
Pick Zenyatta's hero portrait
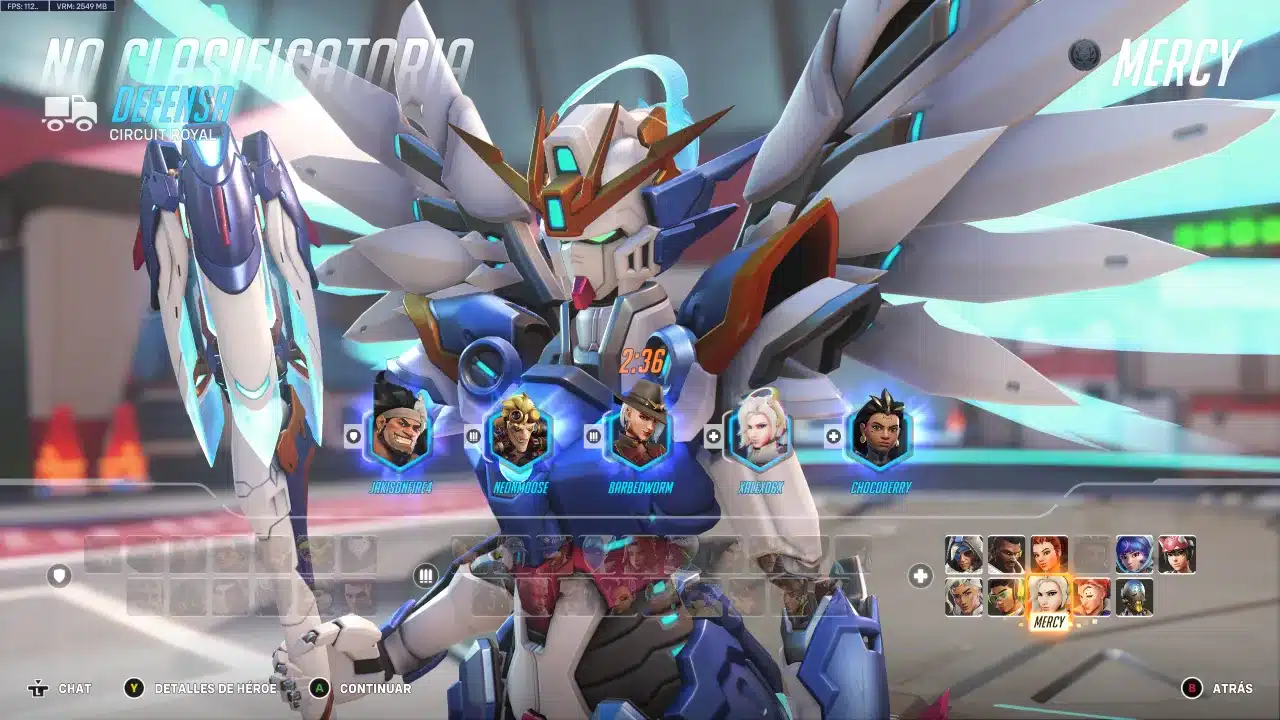click(x=1134, y=597)
